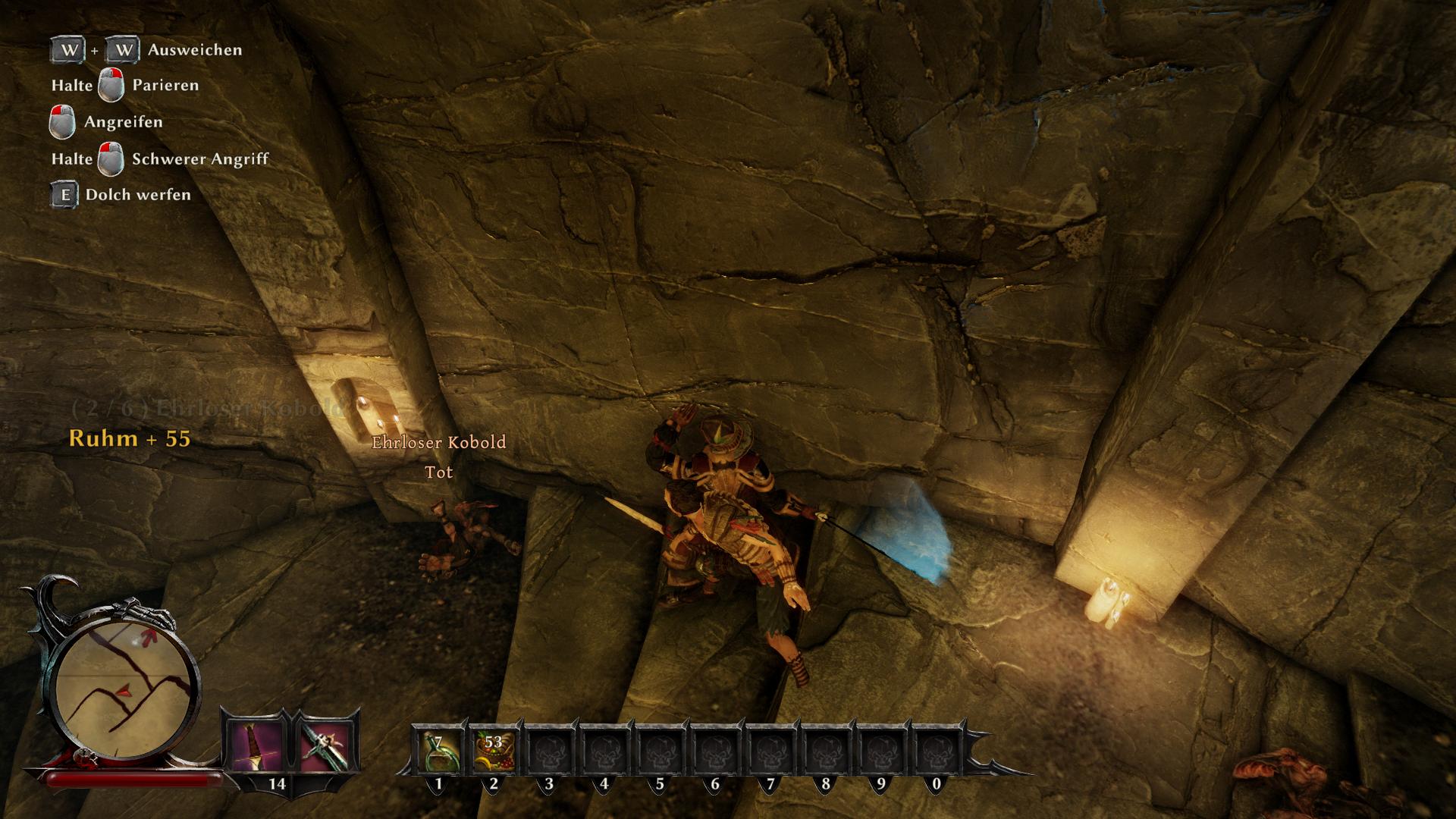Screen dimensions: 1456x819
Task: Click the circular minimap
Action: tap(127, 679)
